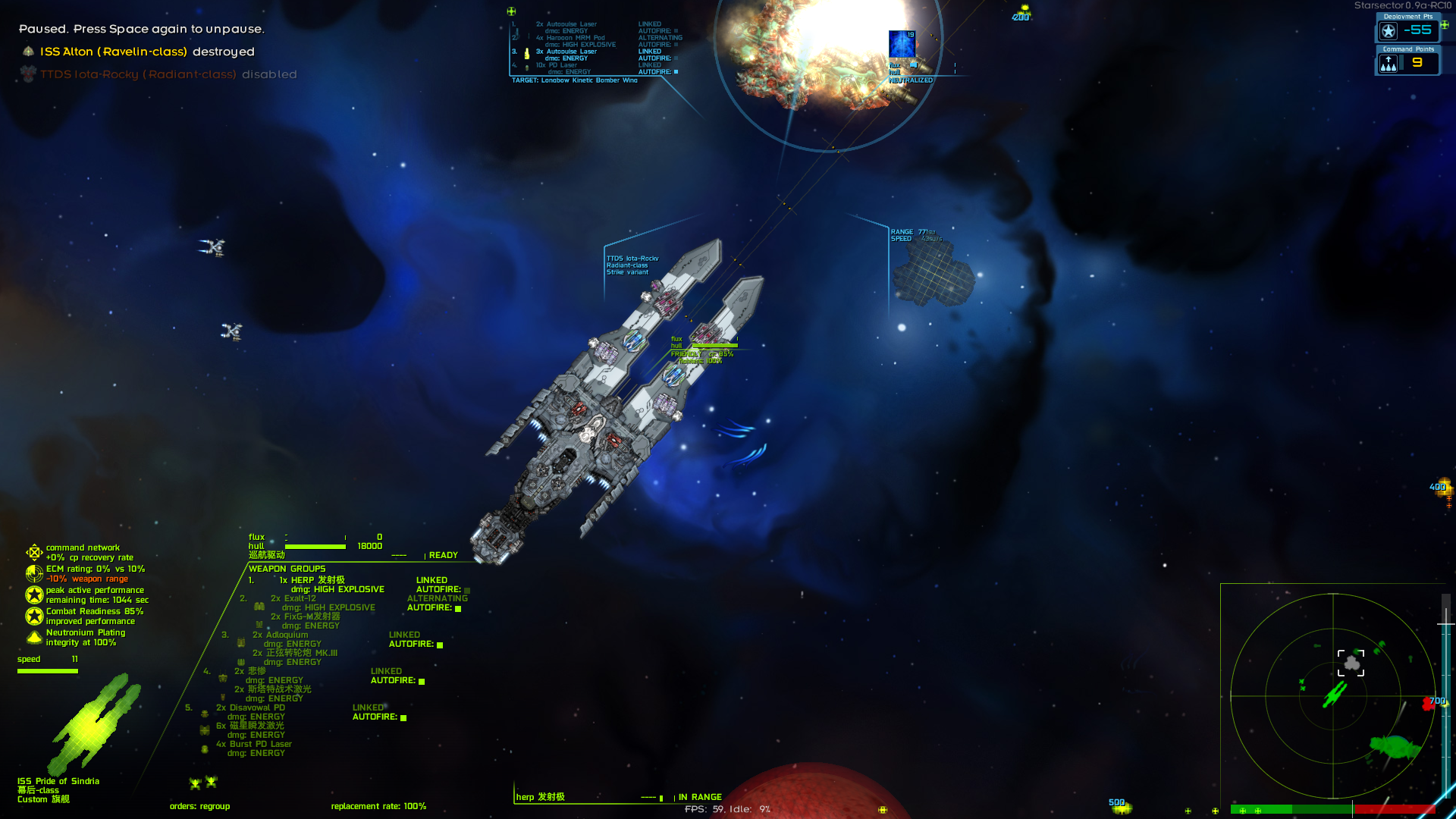Click the peak active performance star icon

point(34,595)
